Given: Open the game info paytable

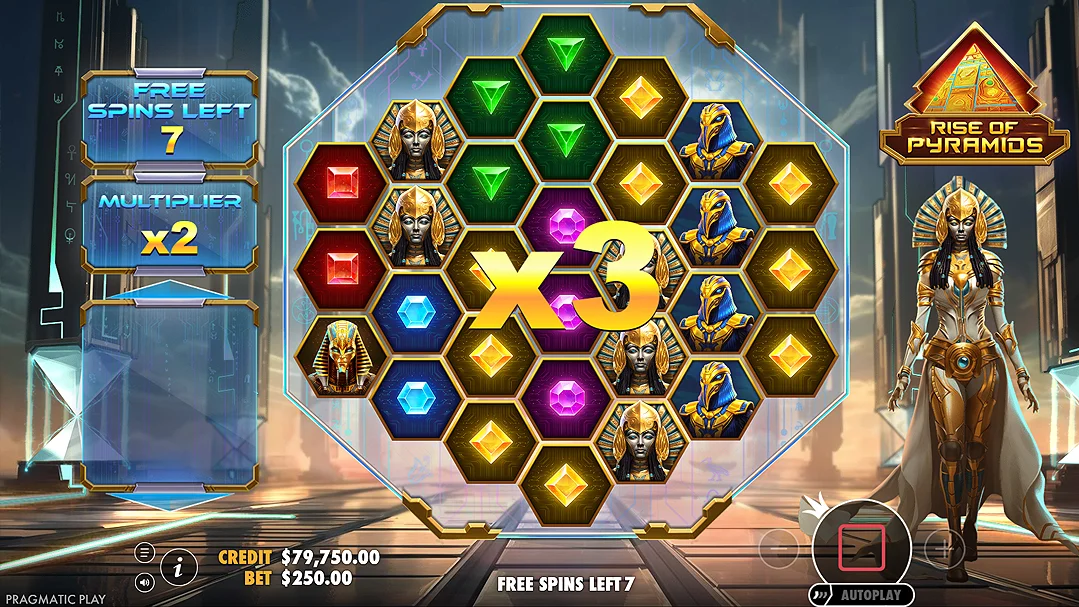Looking at the screenshot, I should coord(178,567).
